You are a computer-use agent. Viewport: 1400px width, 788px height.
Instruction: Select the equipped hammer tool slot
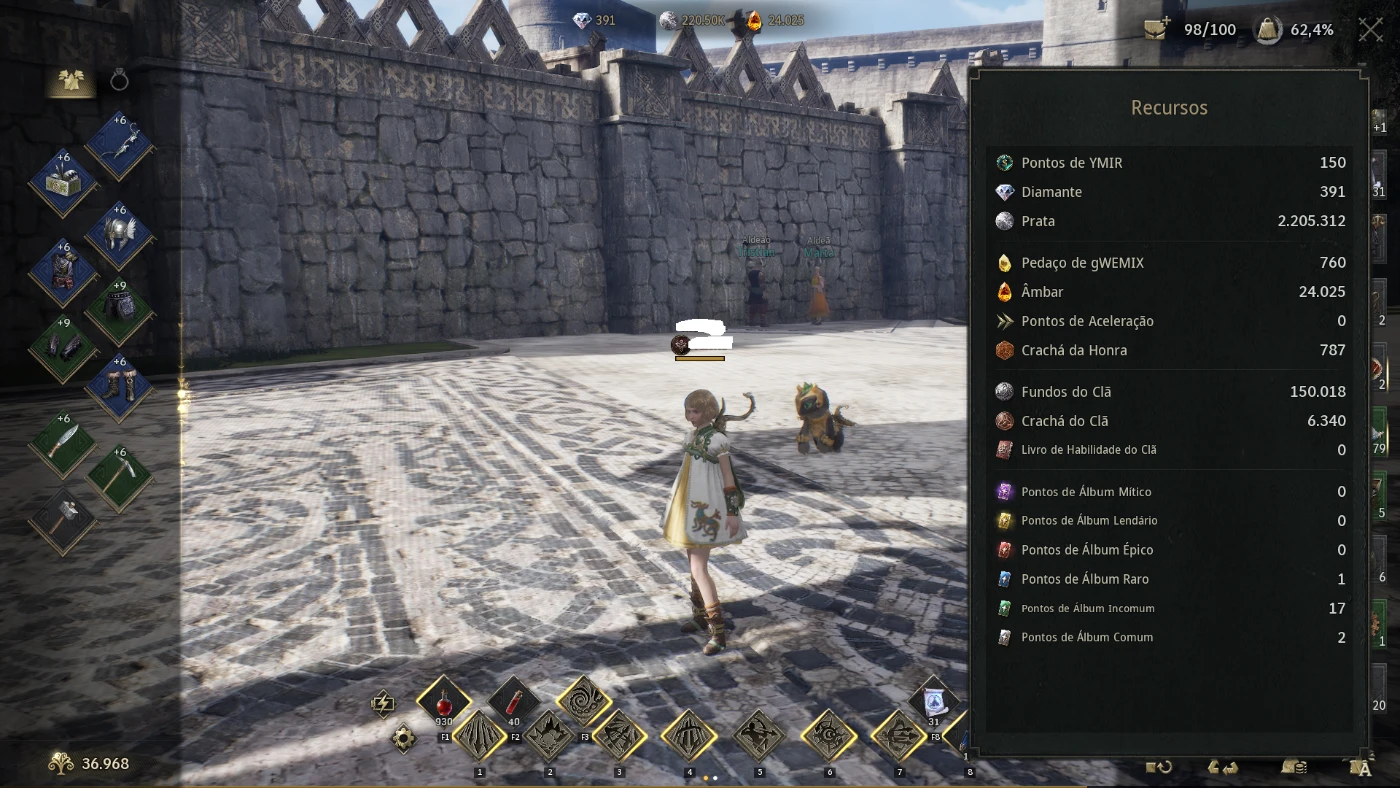click(x=63, y=520)
